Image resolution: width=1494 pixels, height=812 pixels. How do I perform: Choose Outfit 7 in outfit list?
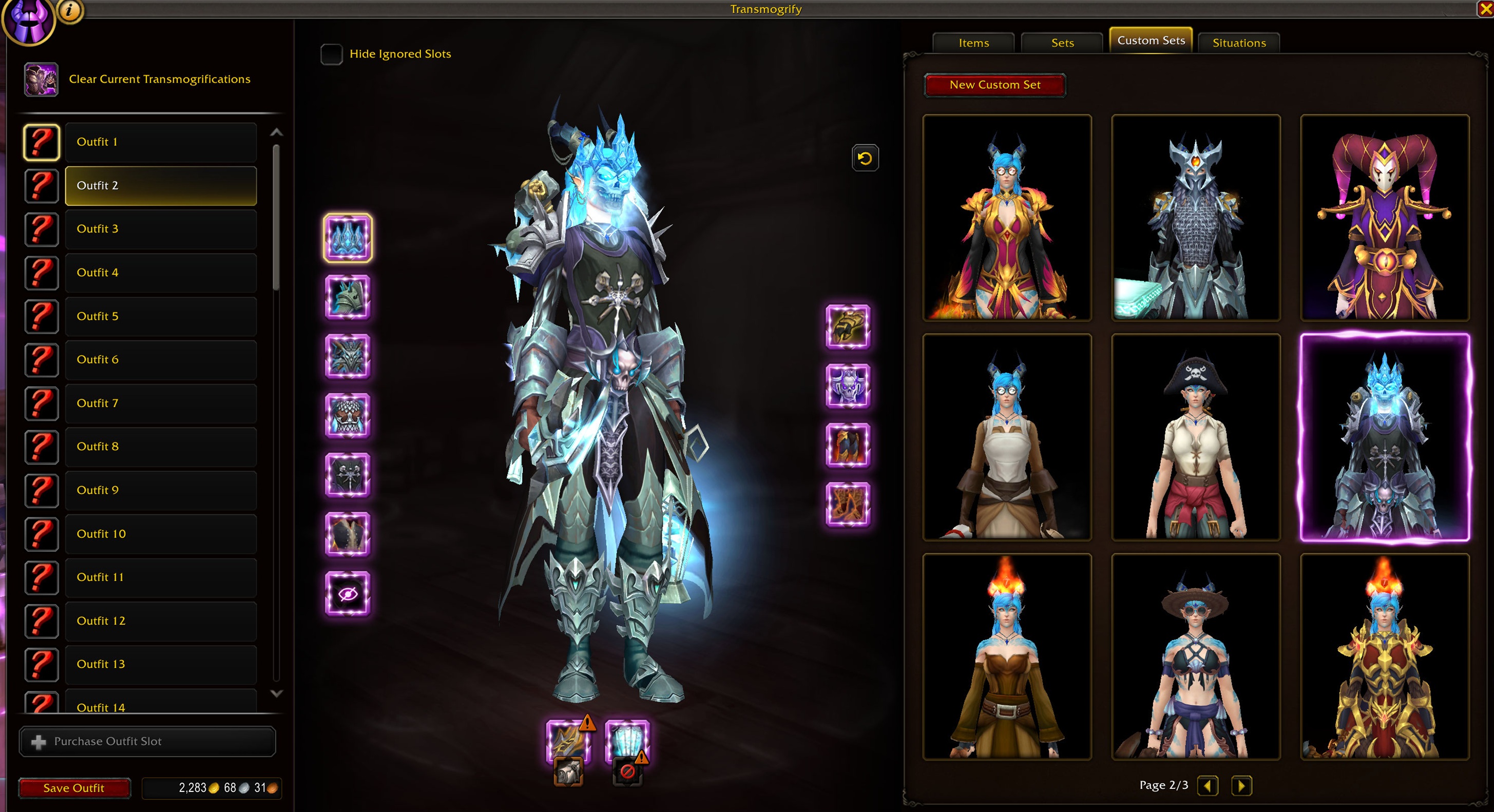160,403
